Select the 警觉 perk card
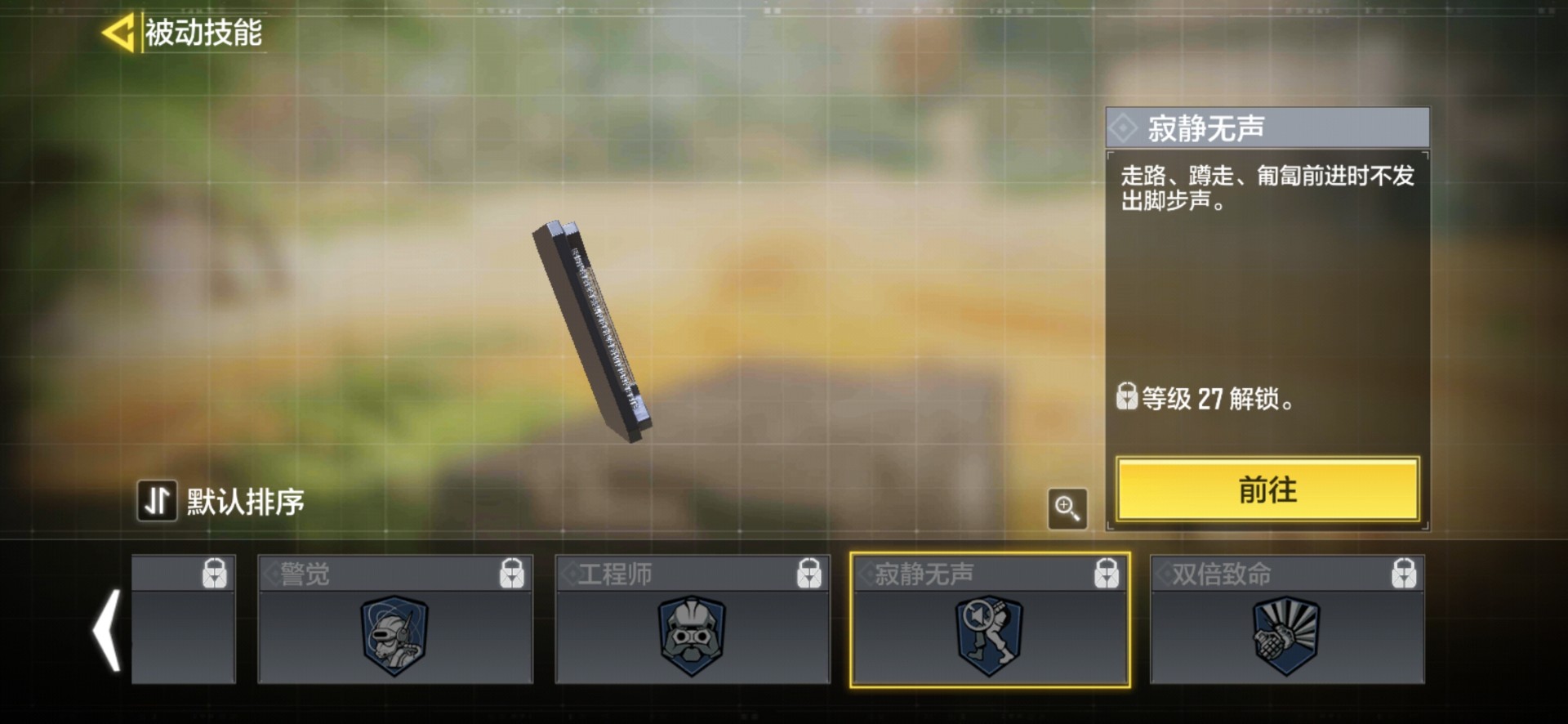The height and width of the screenshot is (724, 1568). [395, 619]
